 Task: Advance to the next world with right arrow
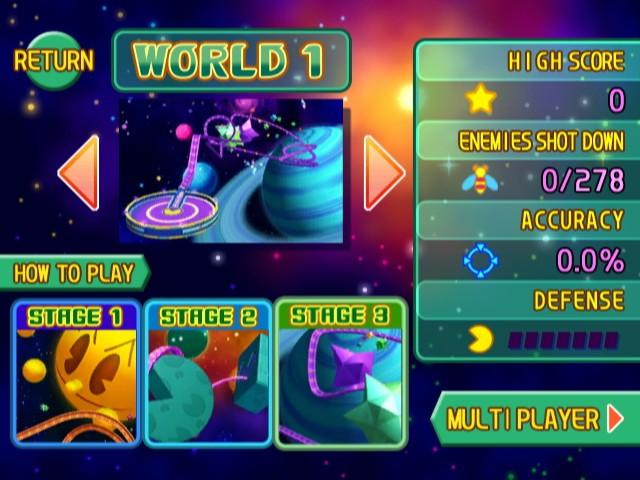[383, 172]
